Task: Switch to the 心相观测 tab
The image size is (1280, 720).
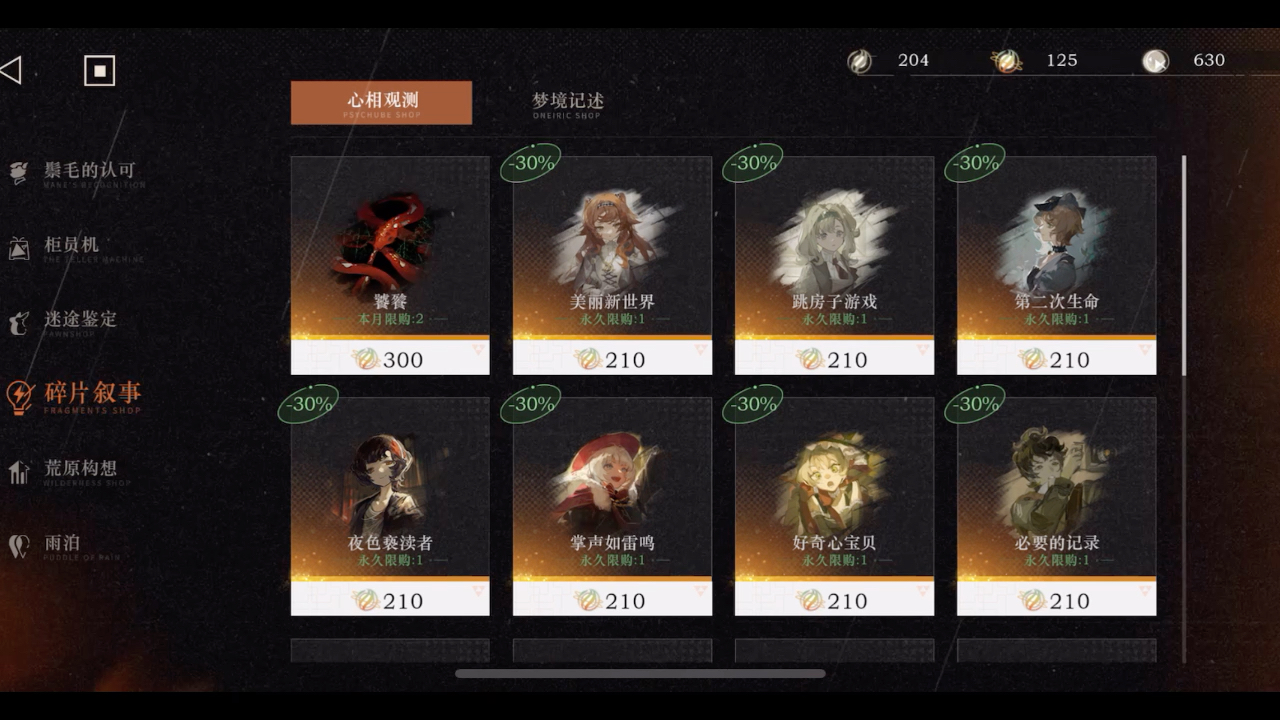Action: pos(381,102)
